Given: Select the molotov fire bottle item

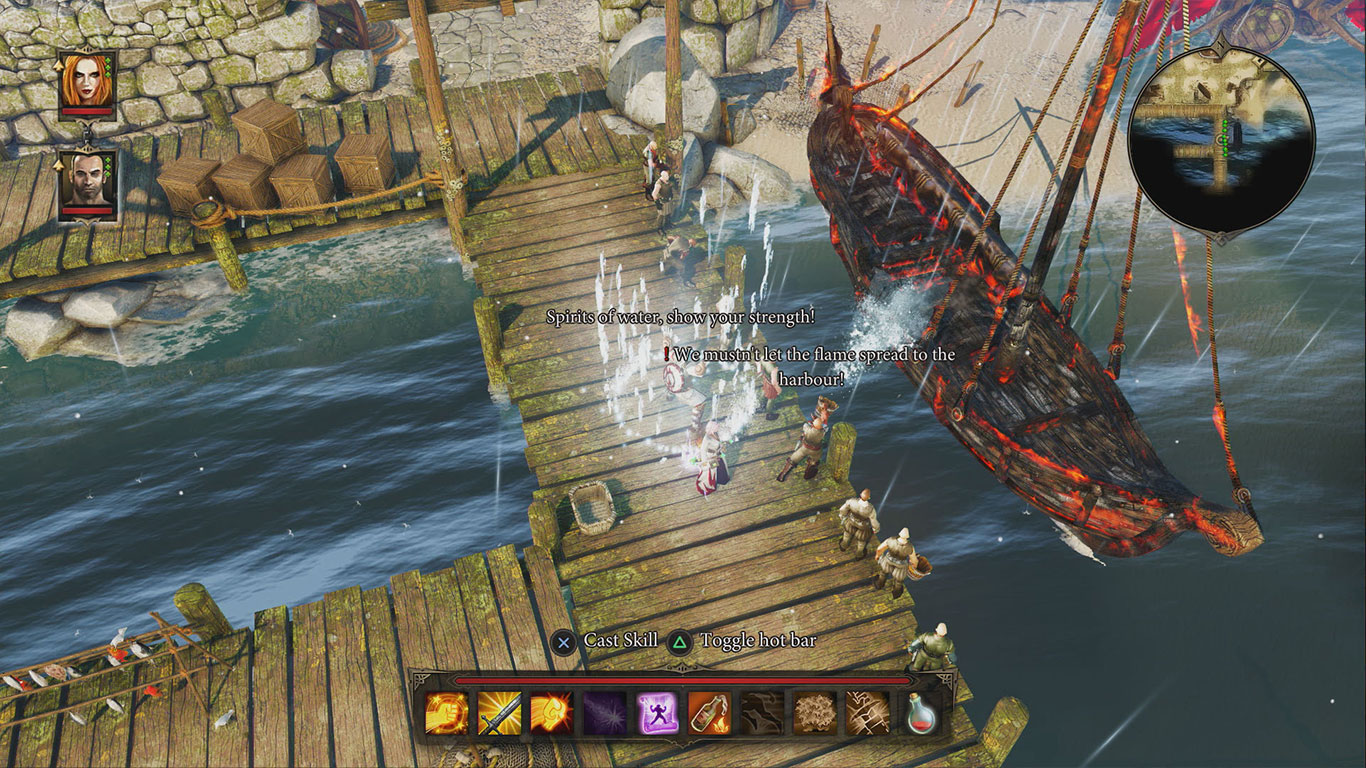Looking at the screenshot, I should pyautogui.click(x=709, y=714).
